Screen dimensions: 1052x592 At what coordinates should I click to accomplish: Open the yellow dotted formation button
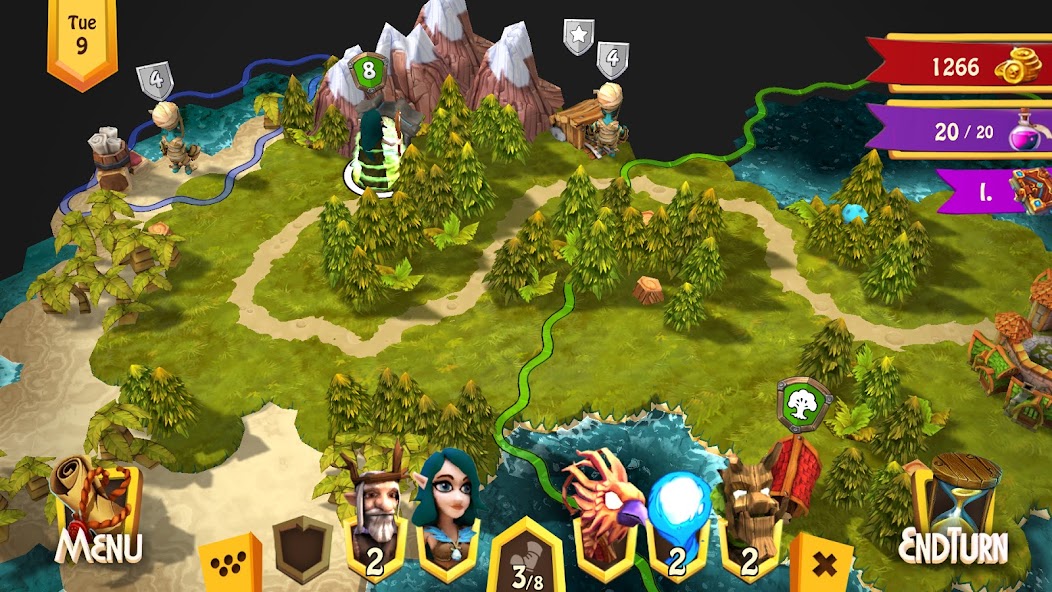coord(230,563)
